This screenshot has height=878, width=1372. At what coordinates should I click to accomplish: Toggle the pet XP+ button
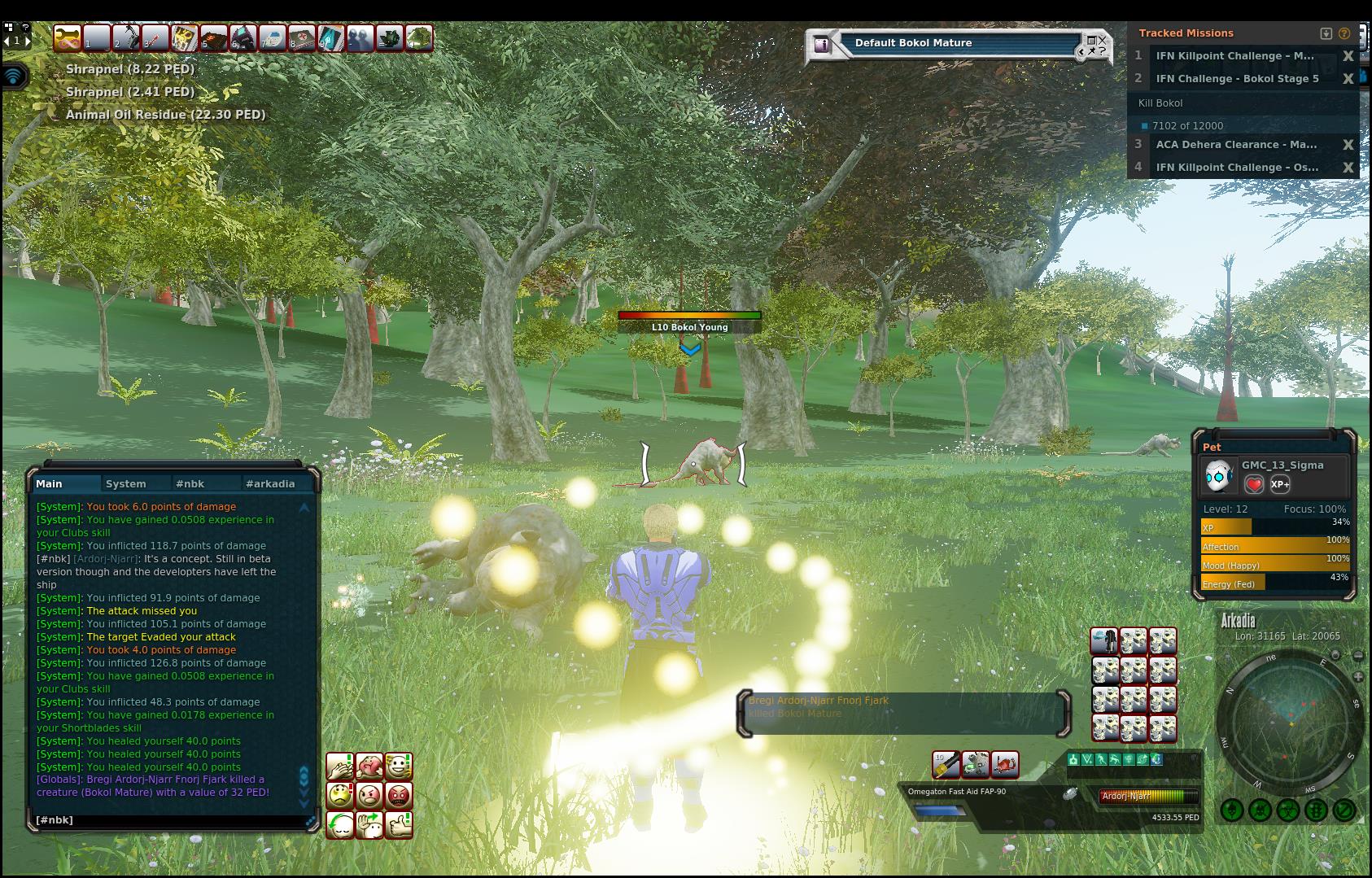coord(1279,485)
